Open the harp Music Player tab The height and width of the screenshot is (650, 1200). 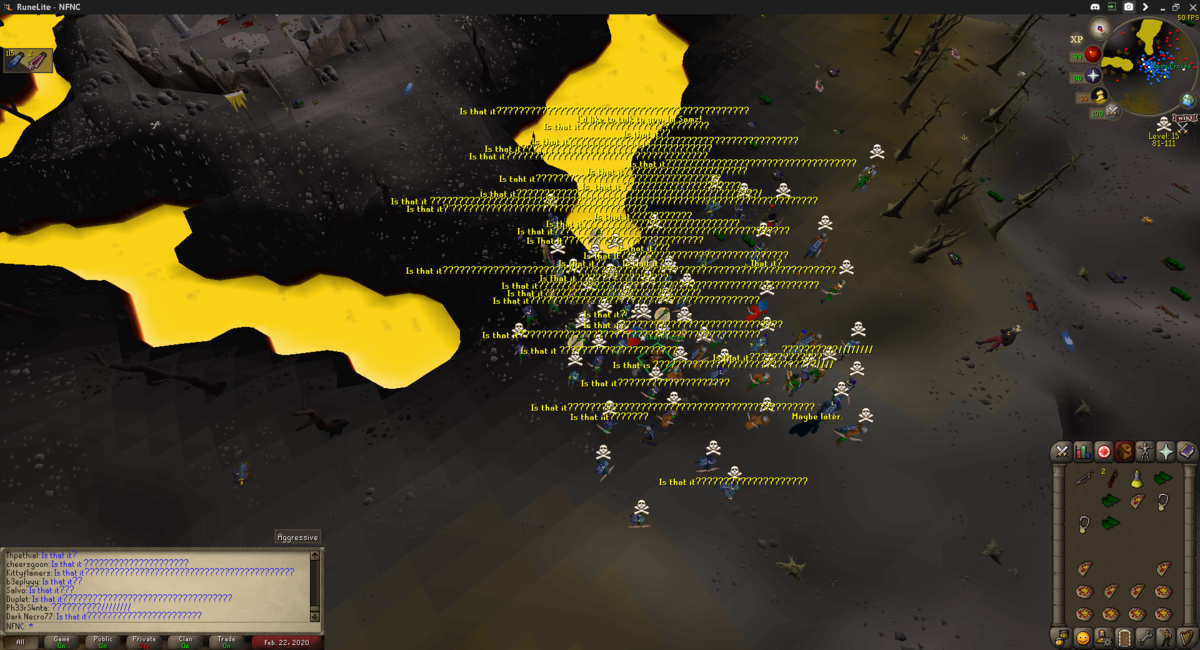pyautogui.click(x=1187, y=637)
